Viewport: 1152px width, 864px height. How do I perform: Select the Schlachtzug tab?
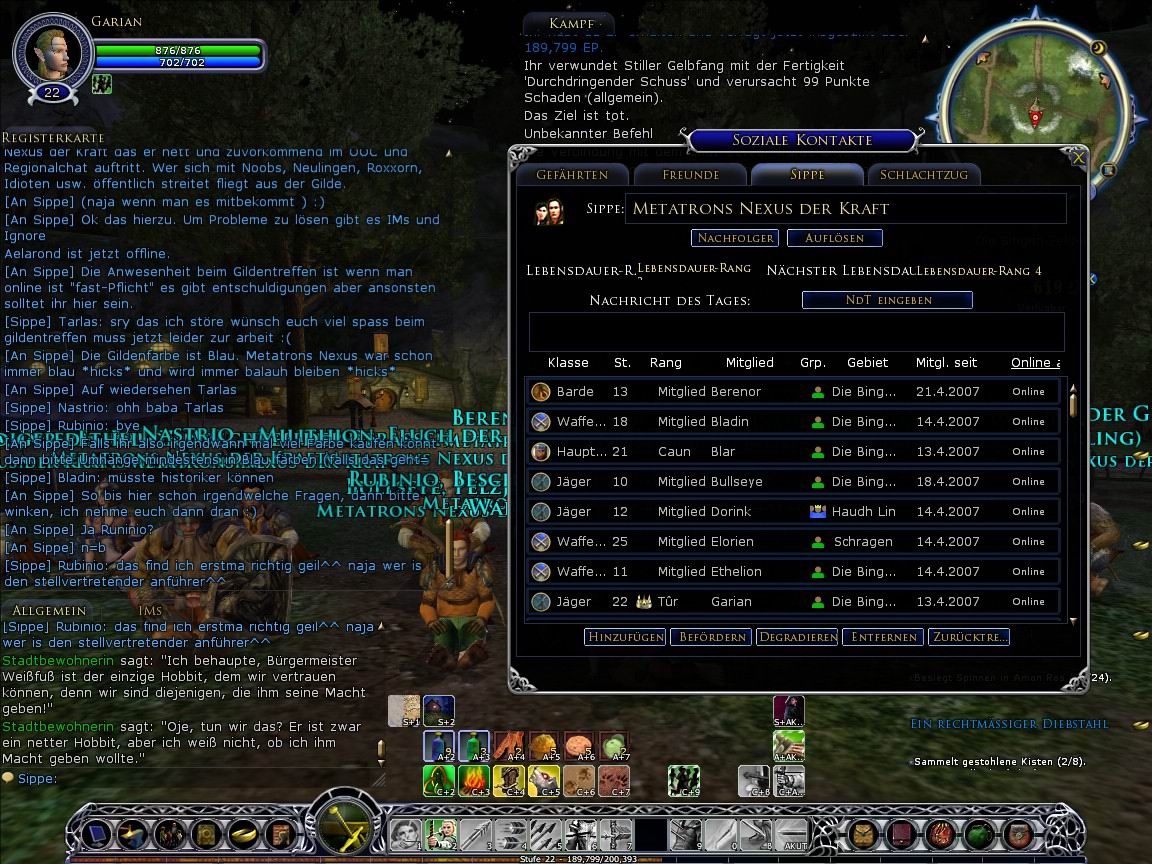pos(923,175)
